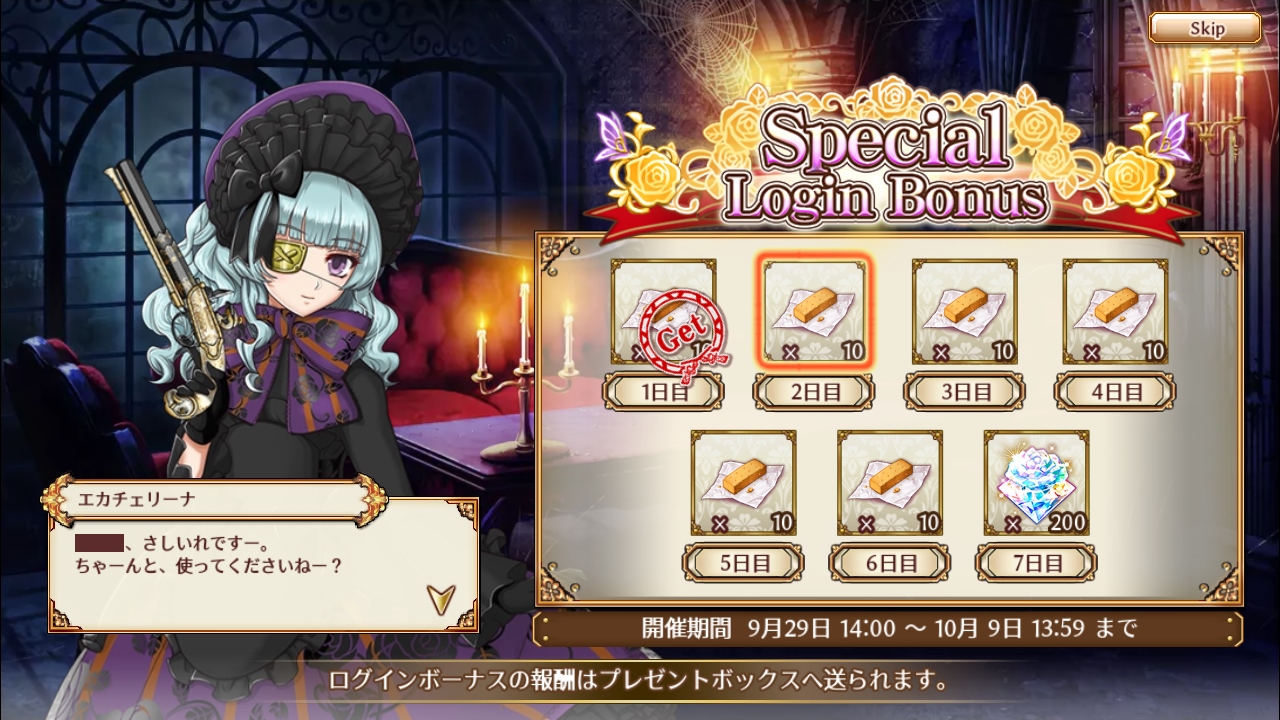Click the day 7 crystal x200 reward
This screenshot has width=1280, height=720.
point(1036,483)
